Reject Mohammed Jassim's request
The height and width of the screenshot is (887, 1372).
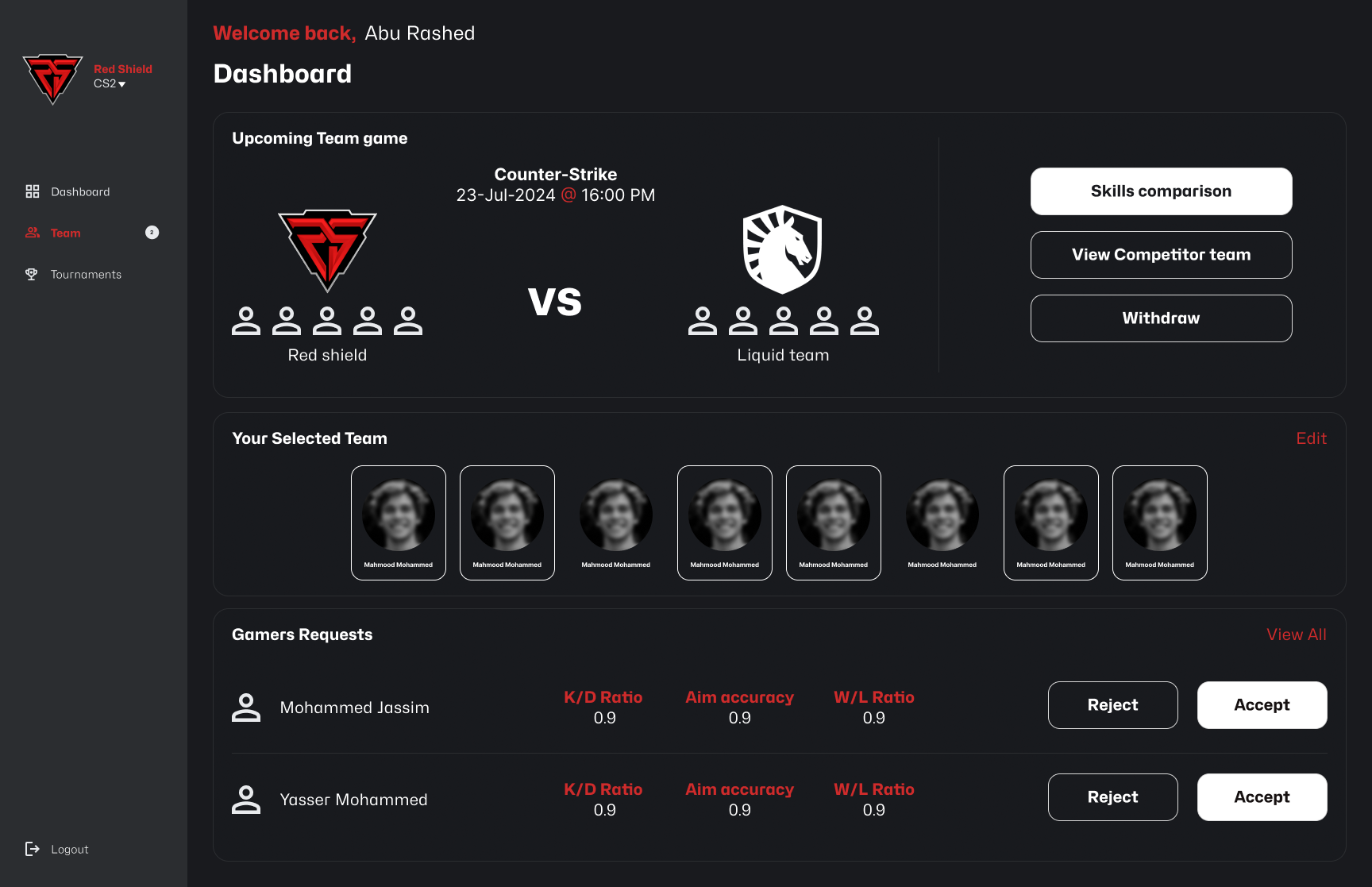point(1112,705)
